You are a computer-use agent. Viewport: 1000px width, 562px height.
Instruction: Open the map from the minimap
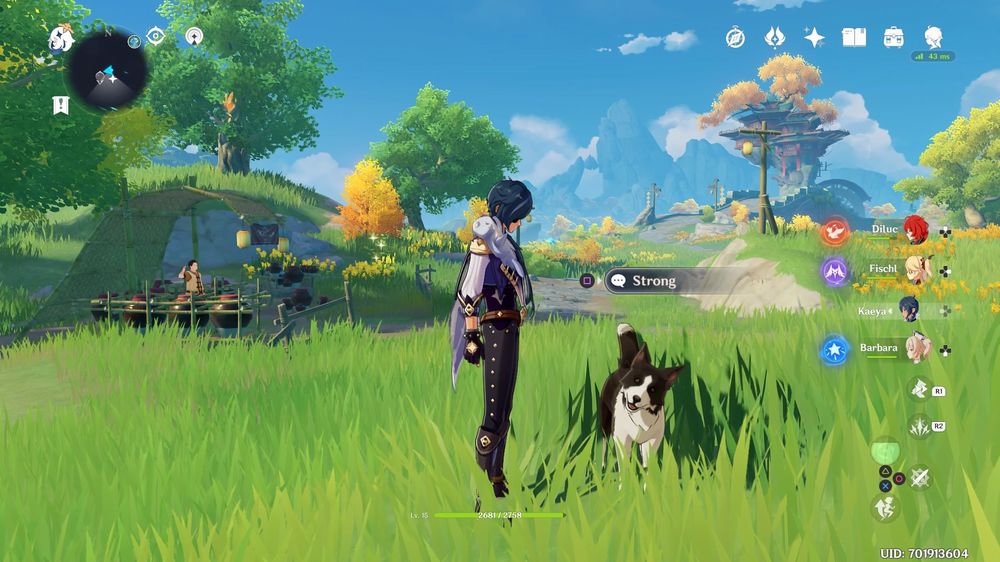tap(108, 70)
